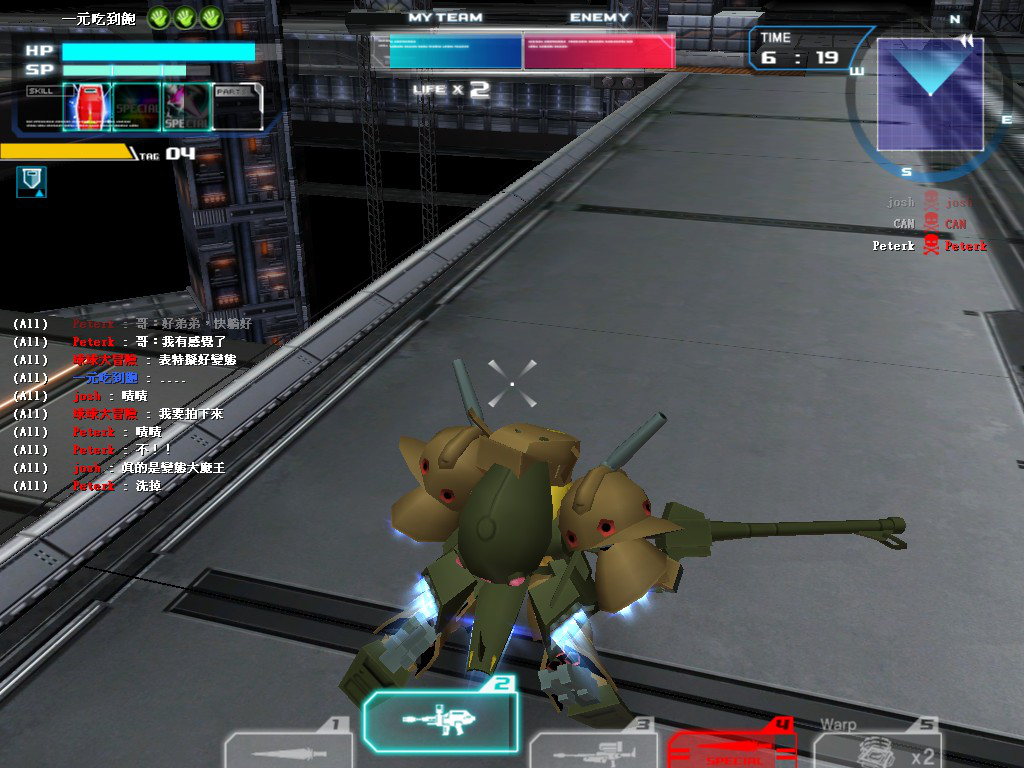Activate the red Special slot 4
Viewport: 1024px width, 768px height.
[x=731, y=749]
